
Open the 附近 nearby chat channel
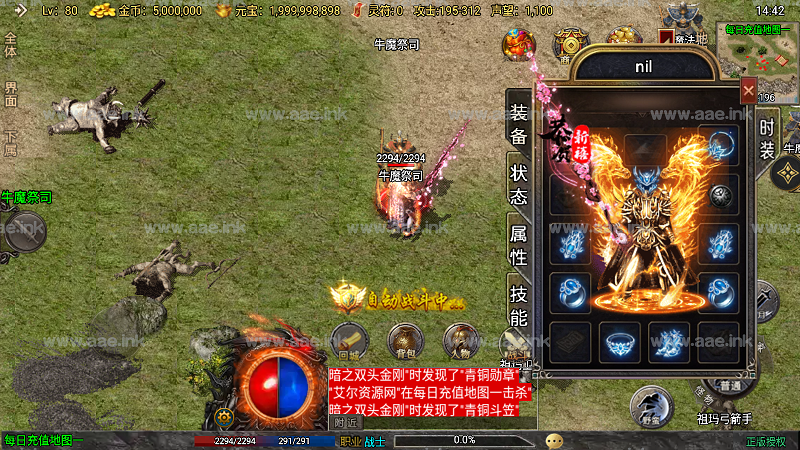point(346,423)
